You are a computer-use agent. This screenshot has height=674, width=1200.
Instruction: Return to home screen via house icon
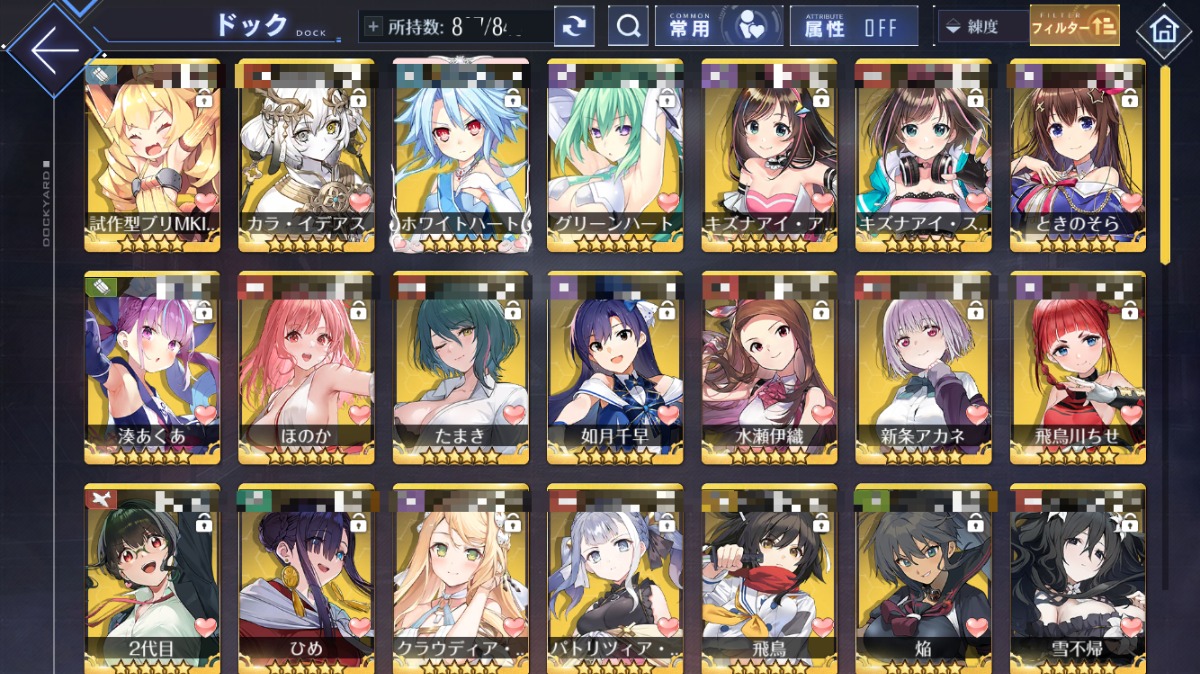(1164, 29)
